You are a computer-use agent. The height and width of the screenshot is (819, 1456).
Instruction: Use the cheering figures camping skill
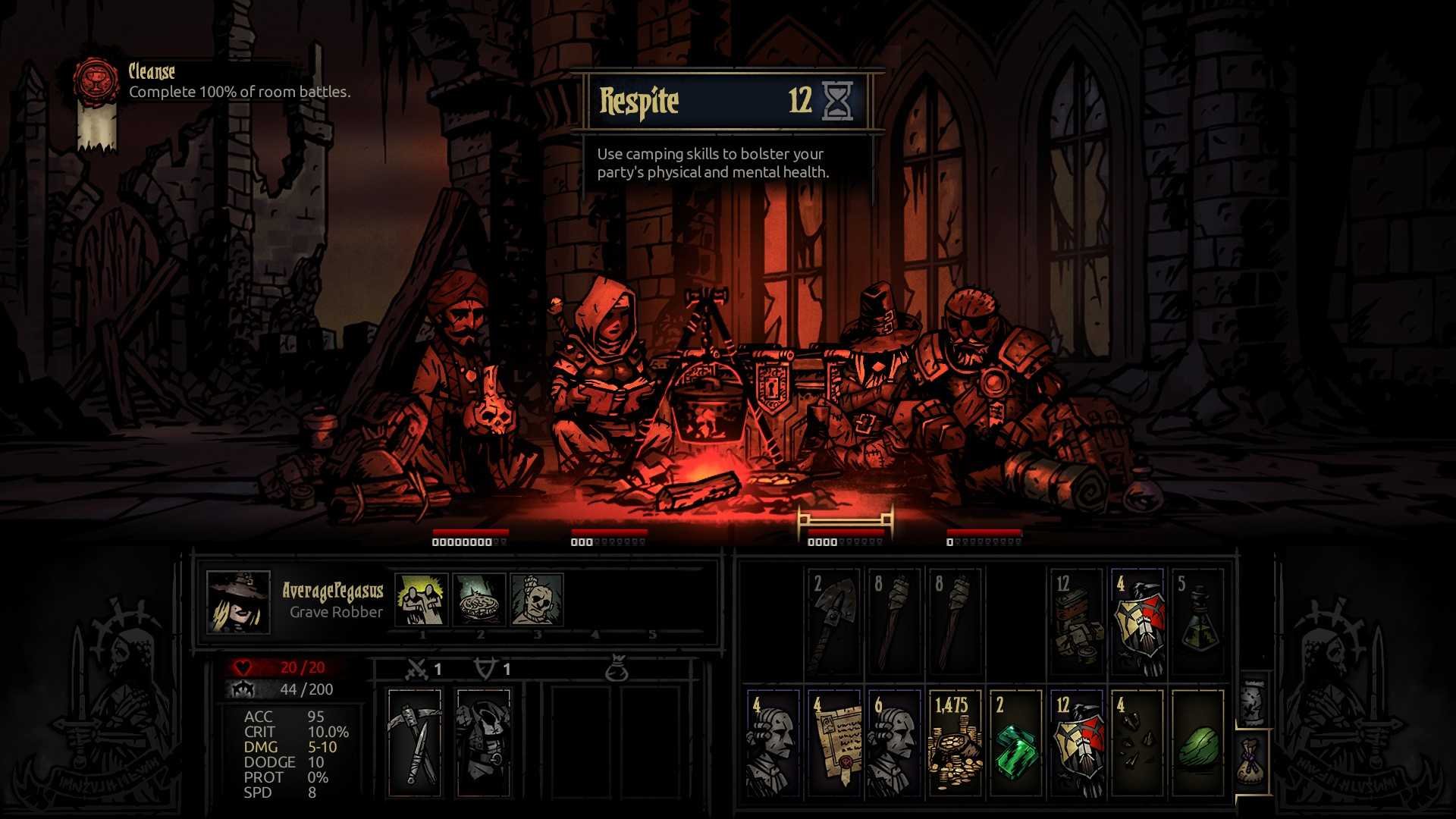point(422,599)
